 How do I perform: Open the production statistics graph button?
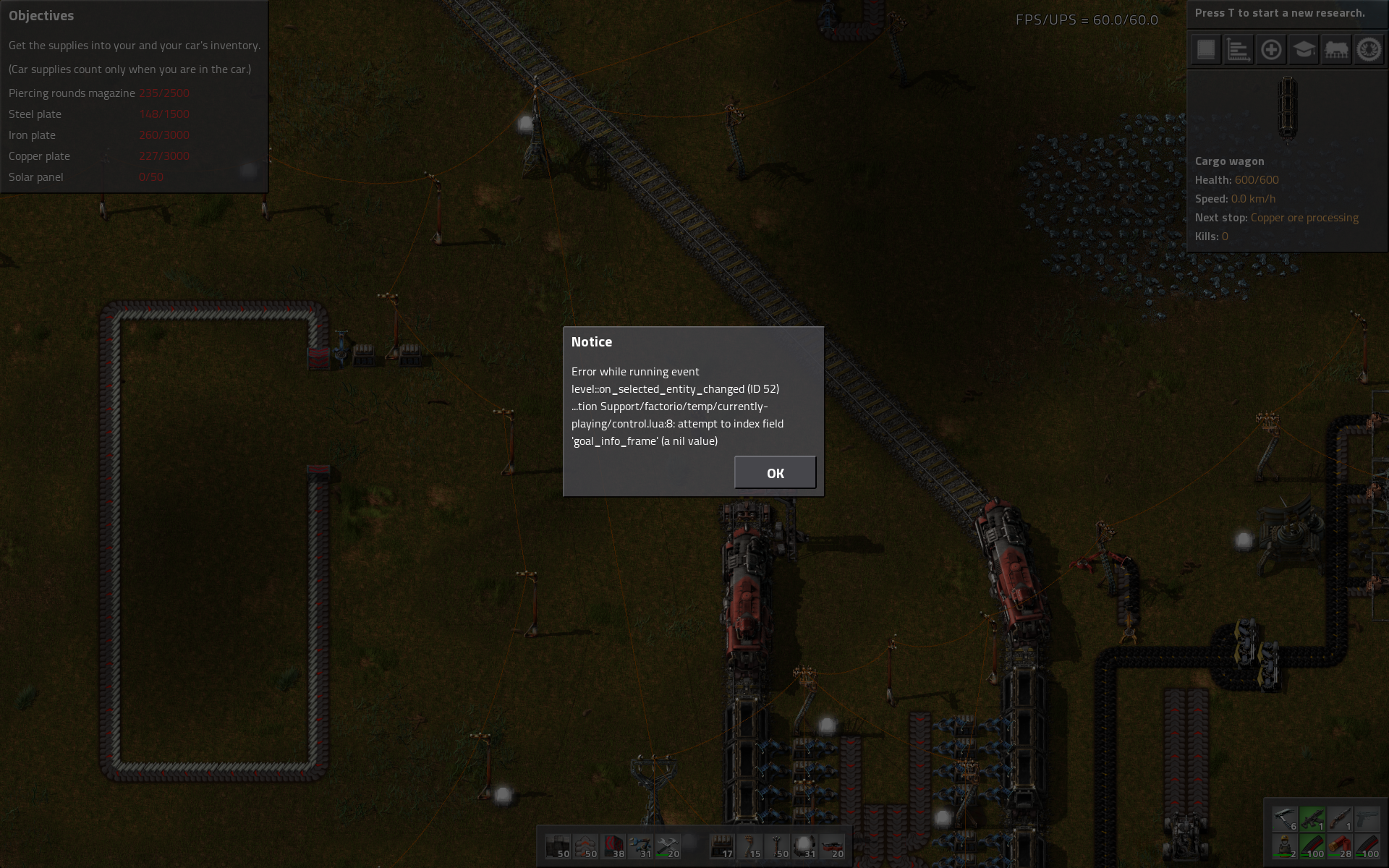coord(1239,50)
